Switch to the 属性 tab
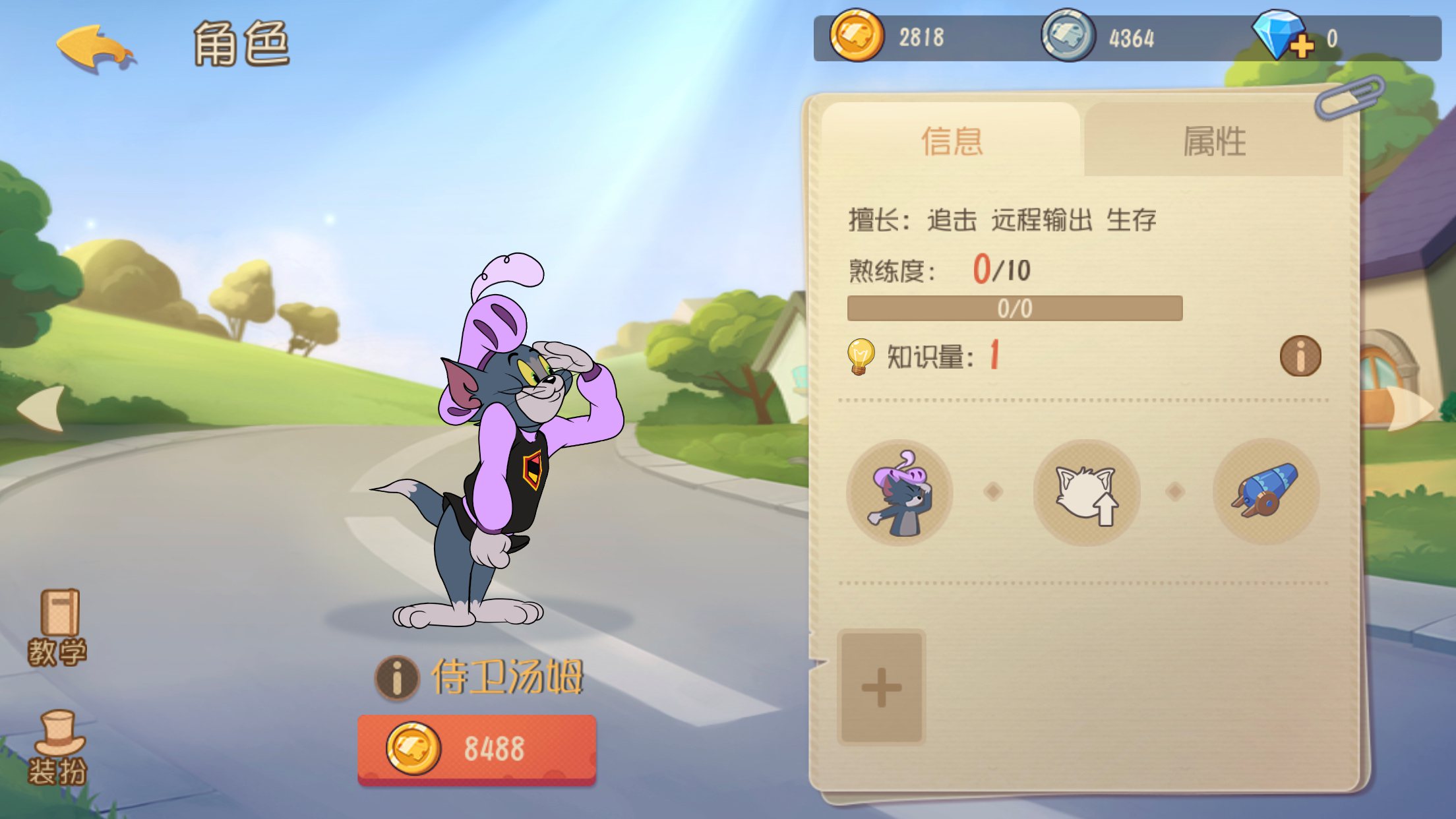The height and width of the screenshot is (819, 1456). [x=1213, y=141]
